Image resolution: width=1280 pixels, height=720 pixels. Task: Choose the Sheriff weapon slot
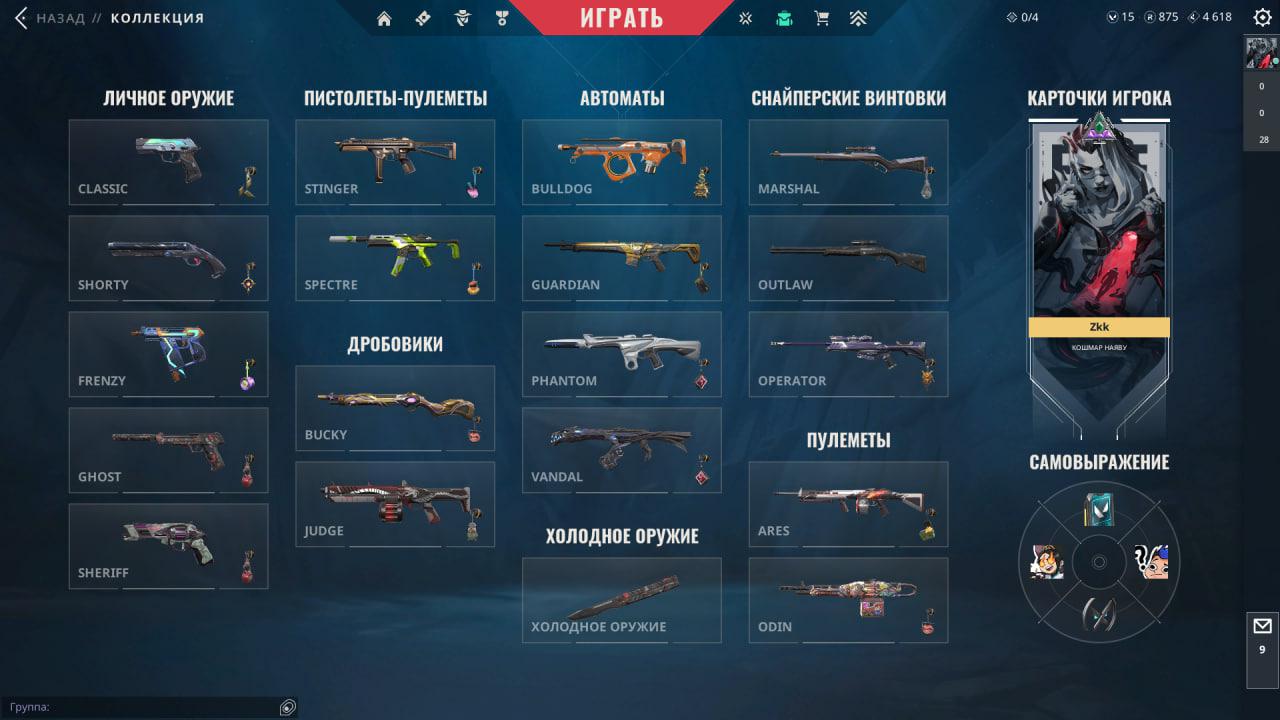pyautogui.click(x=168, y=546)
